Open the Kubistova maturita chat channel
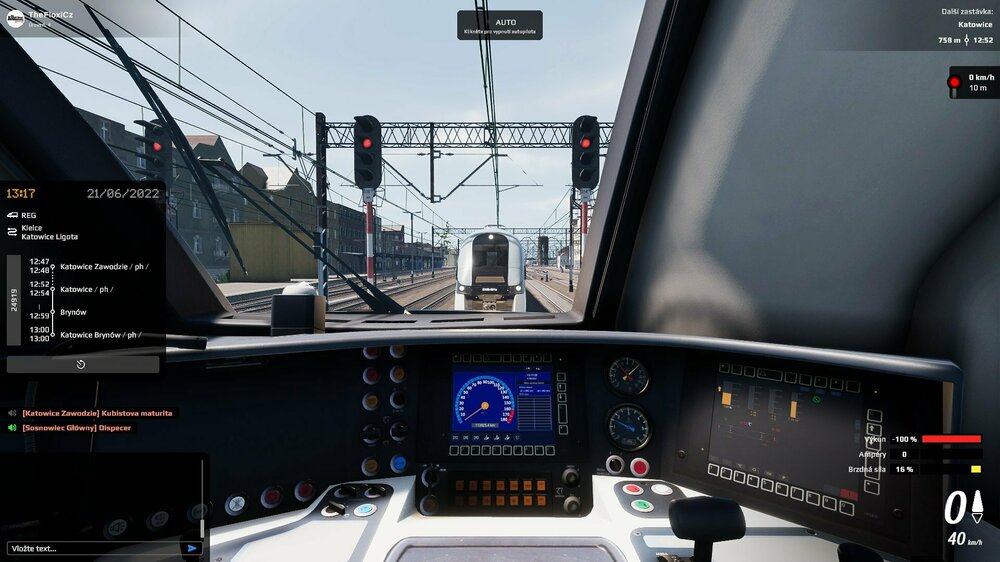 point(97,413)
